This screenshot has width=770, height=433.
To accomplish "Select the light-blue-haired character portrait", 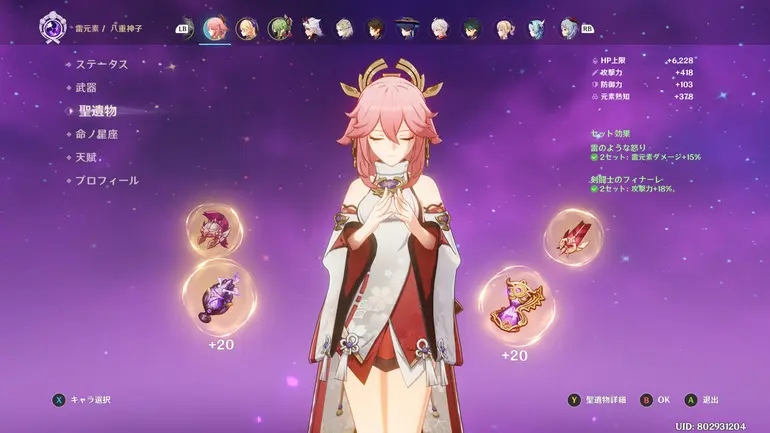I will tap(538, 28).
